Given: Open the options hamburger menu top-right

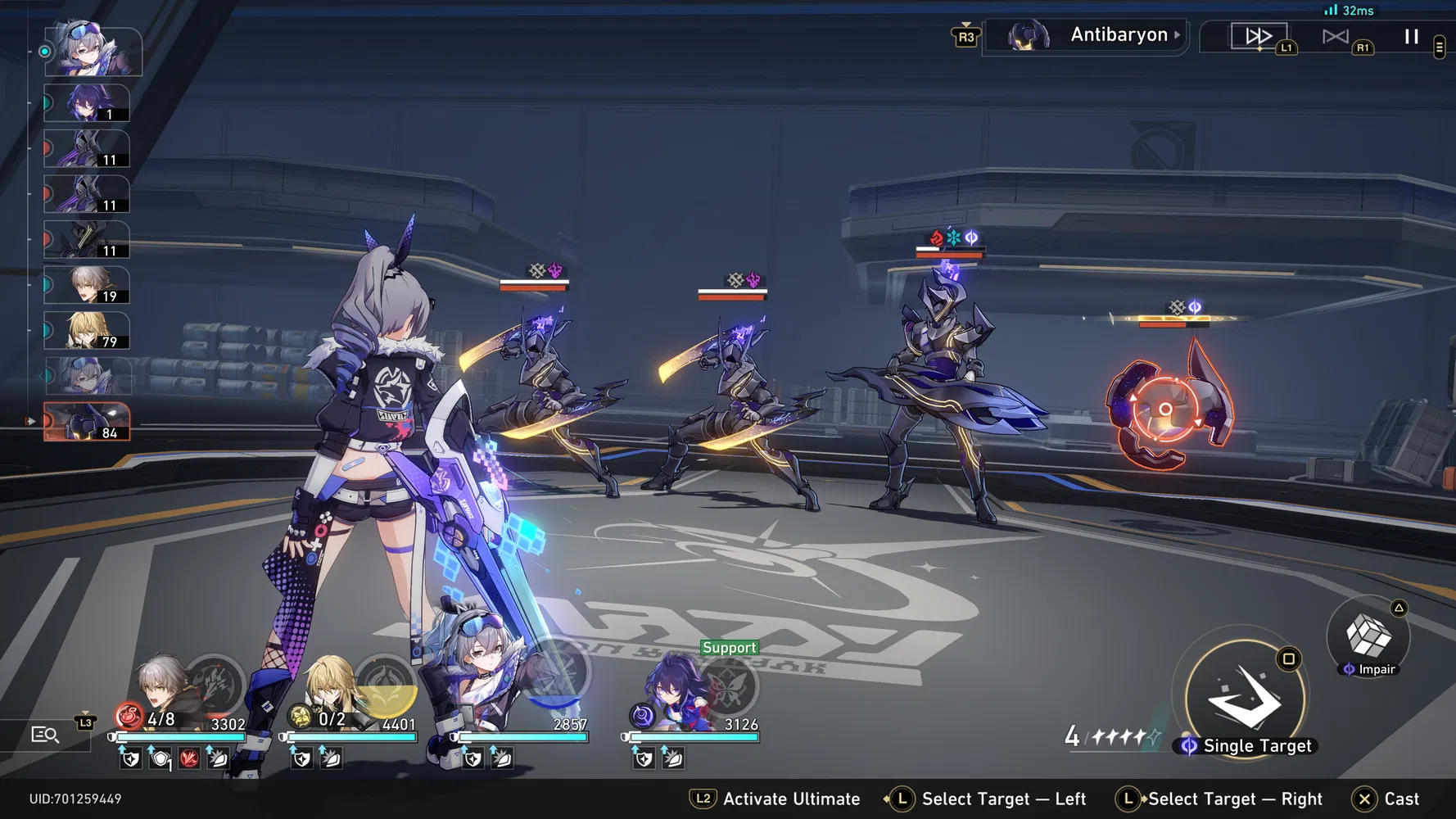Looking at the screenshot, I should click(x=1438, y=48).
